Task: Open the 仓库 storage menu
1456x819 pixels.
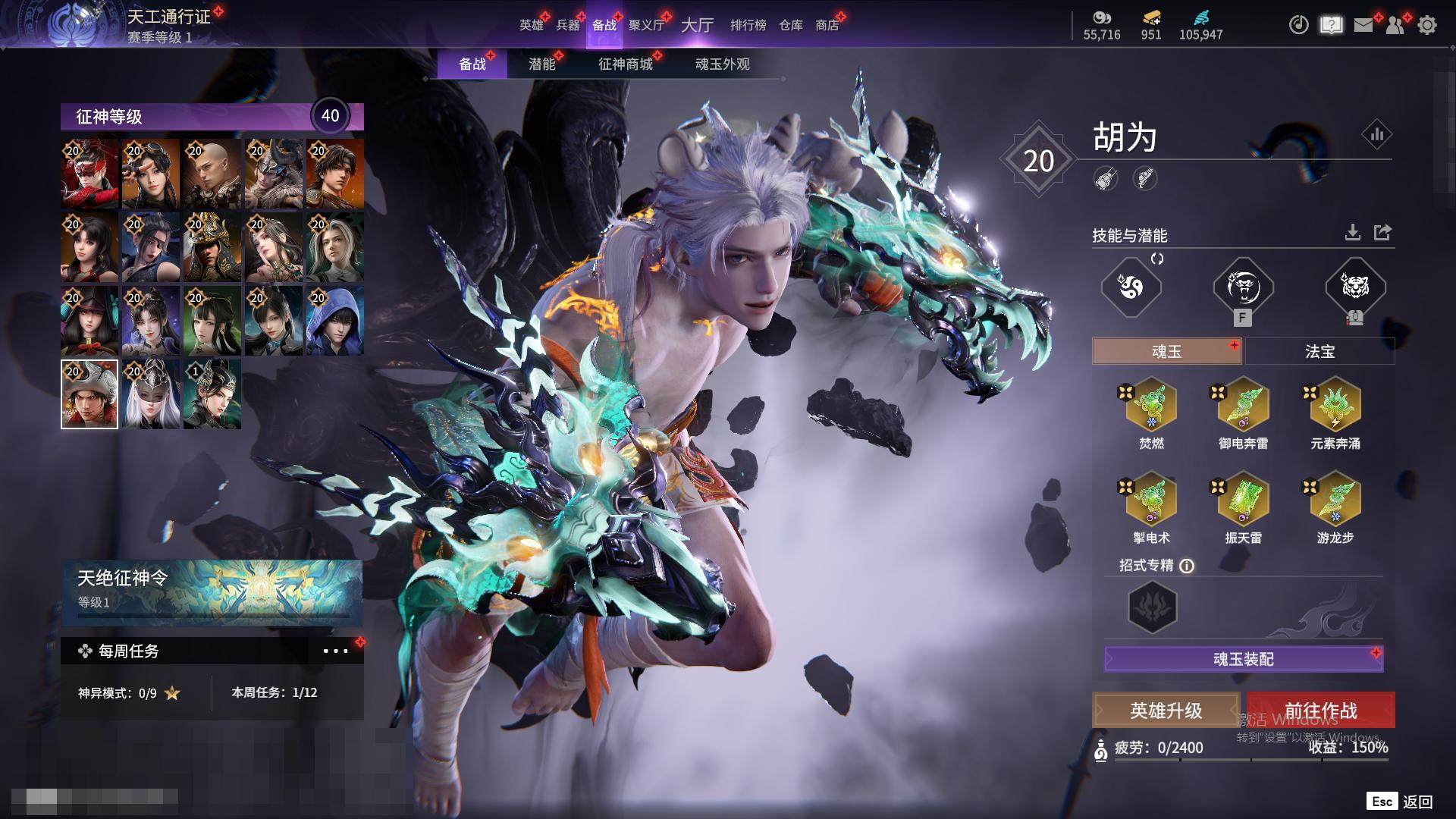Action: [790, 25]
